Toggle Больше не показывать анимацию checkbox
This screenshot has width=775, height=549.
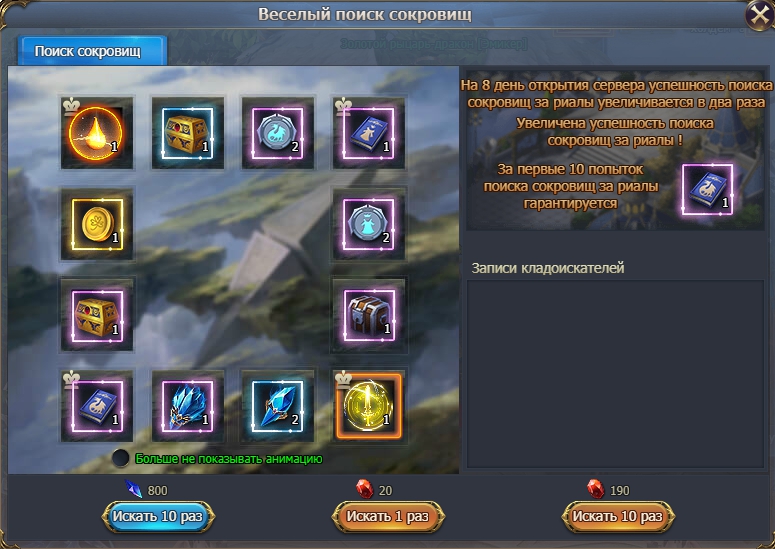[122, 458]
